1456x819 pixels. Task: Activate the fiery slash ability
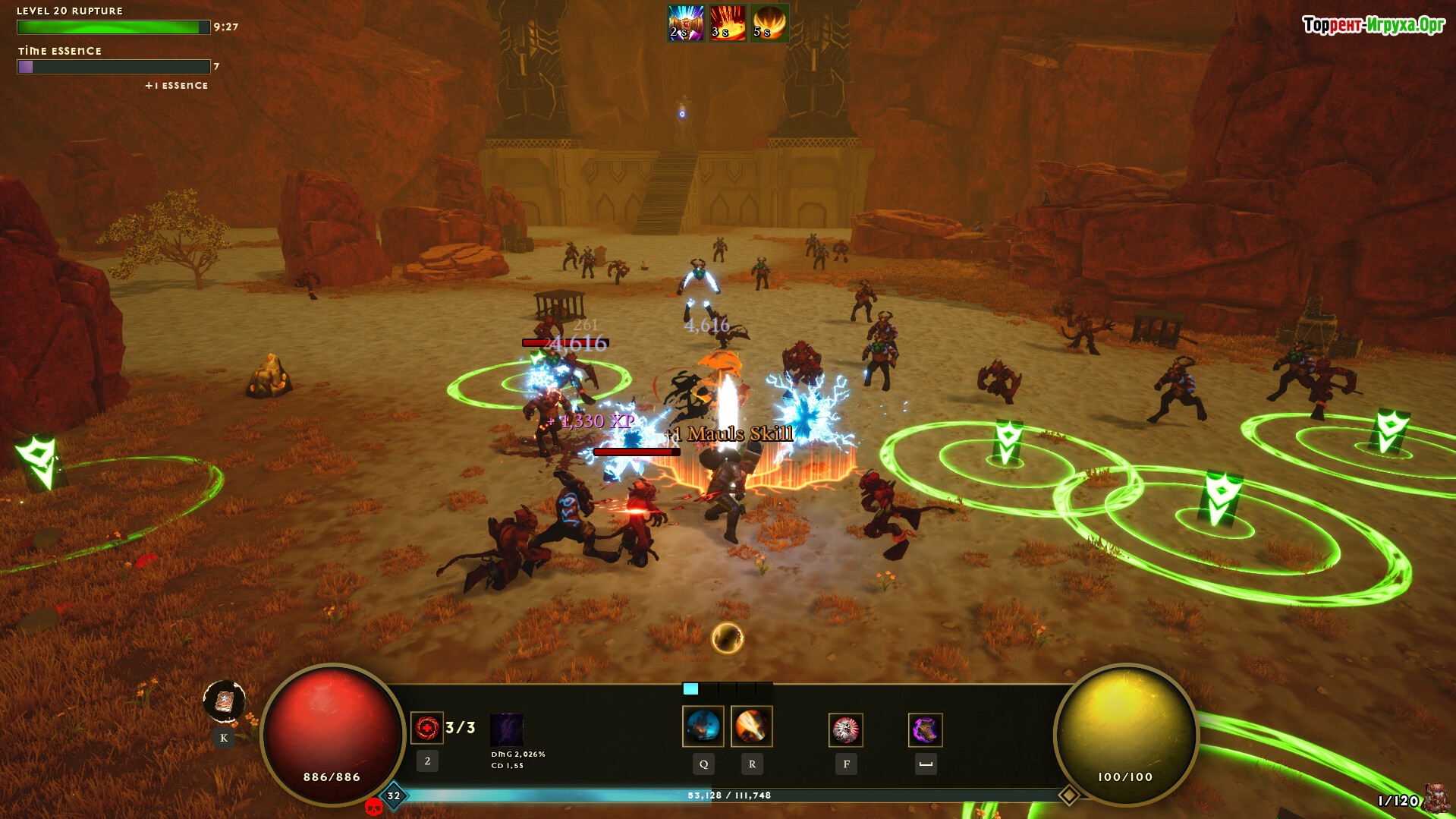click(x=751, y=727)
